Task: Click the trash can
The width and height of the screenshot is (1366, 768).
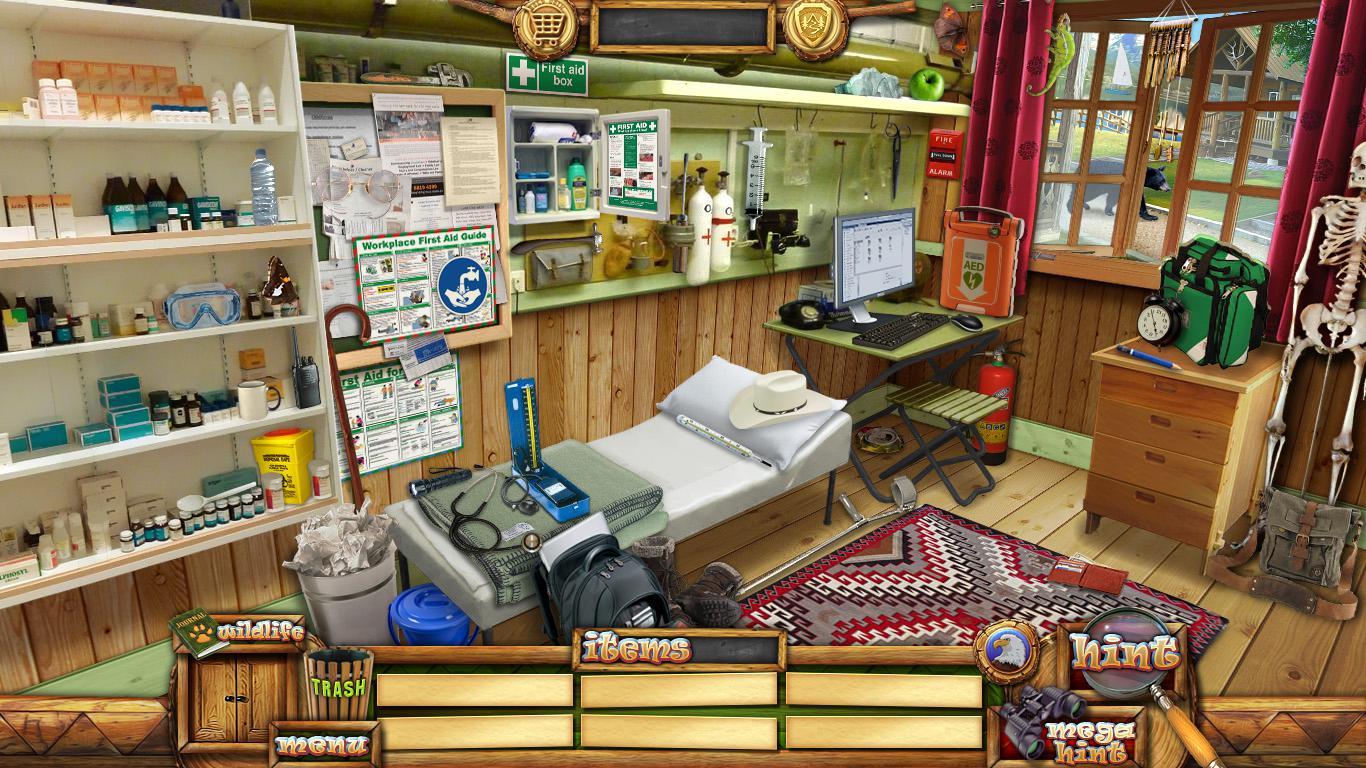Action: [x=338, y=684]
